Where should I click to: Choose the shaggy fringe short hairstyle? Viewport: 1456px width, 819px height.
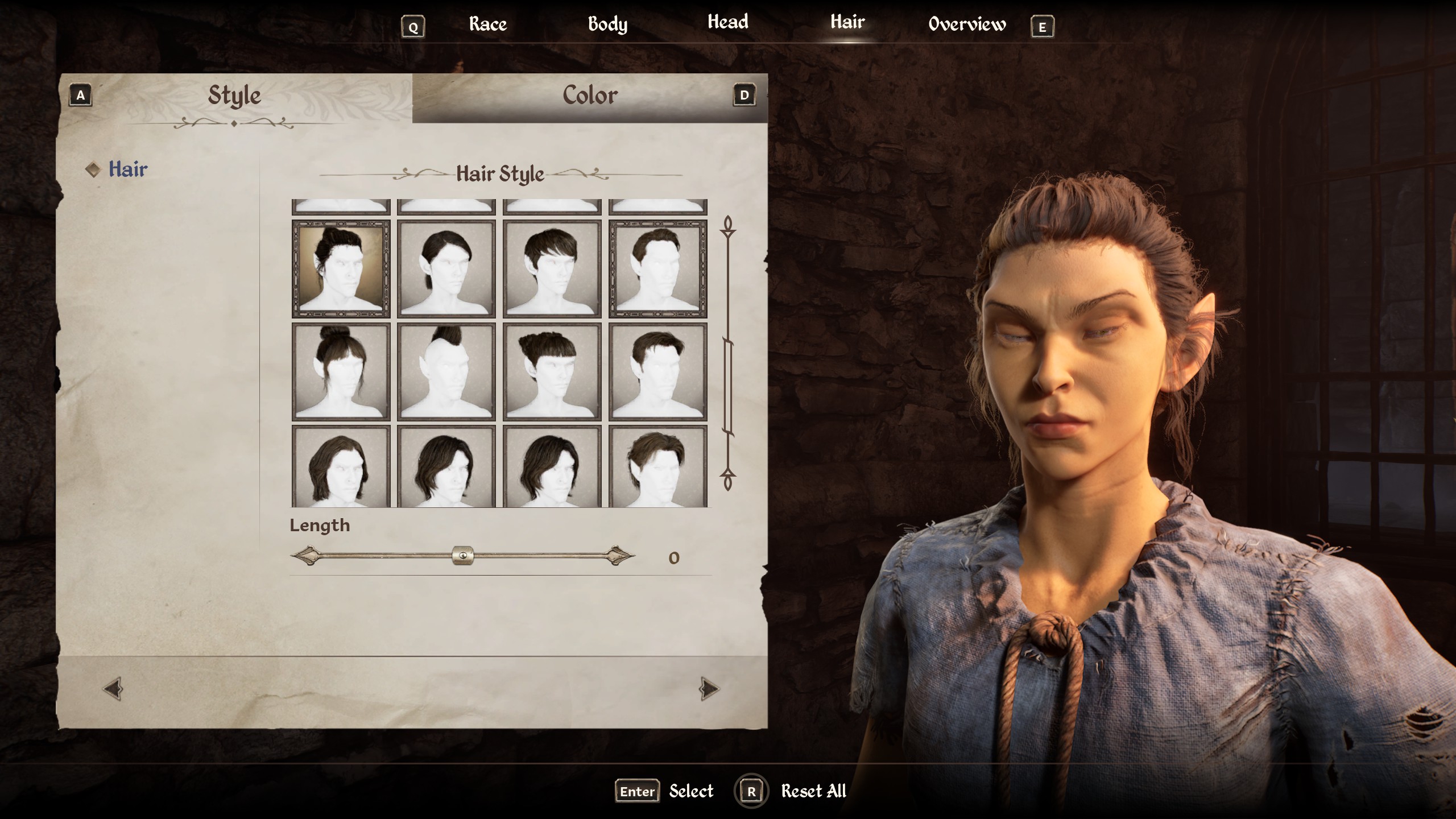tap(552, 269)
